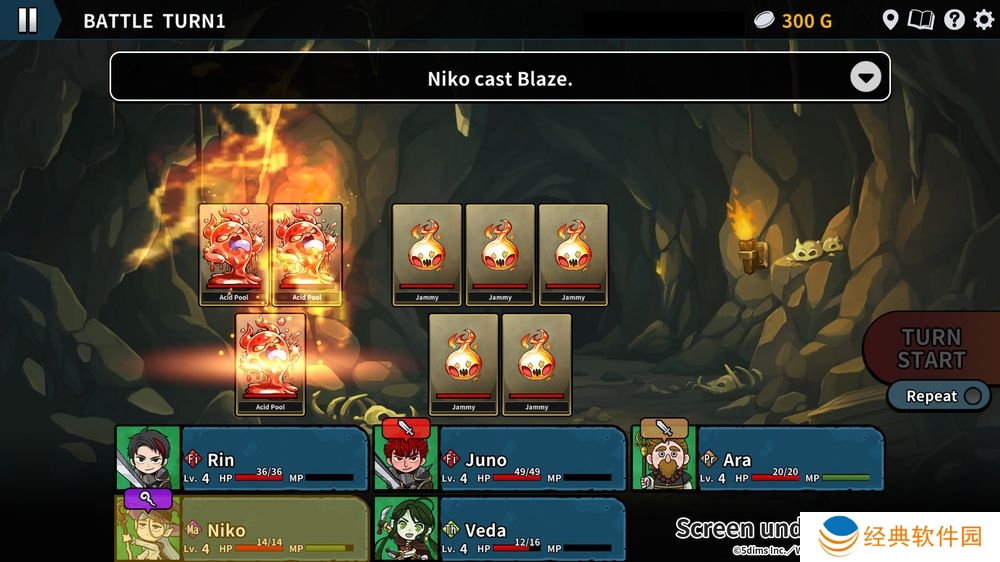Screen dimensions: 1000x562
Task: Open the gear settings
Action: click(984, 20)
